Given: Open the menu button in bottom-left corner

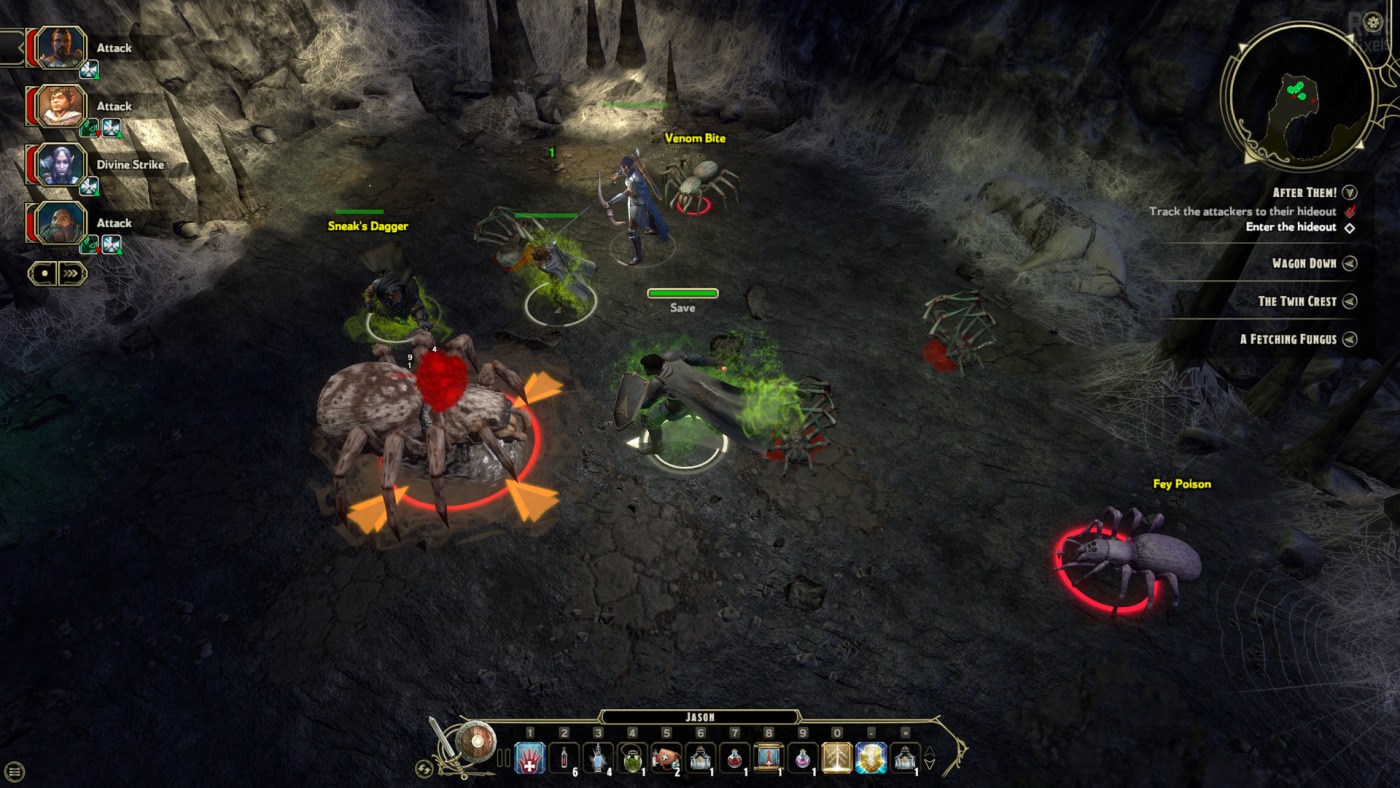Looking at the screenshot, I should tap(15, 771).
